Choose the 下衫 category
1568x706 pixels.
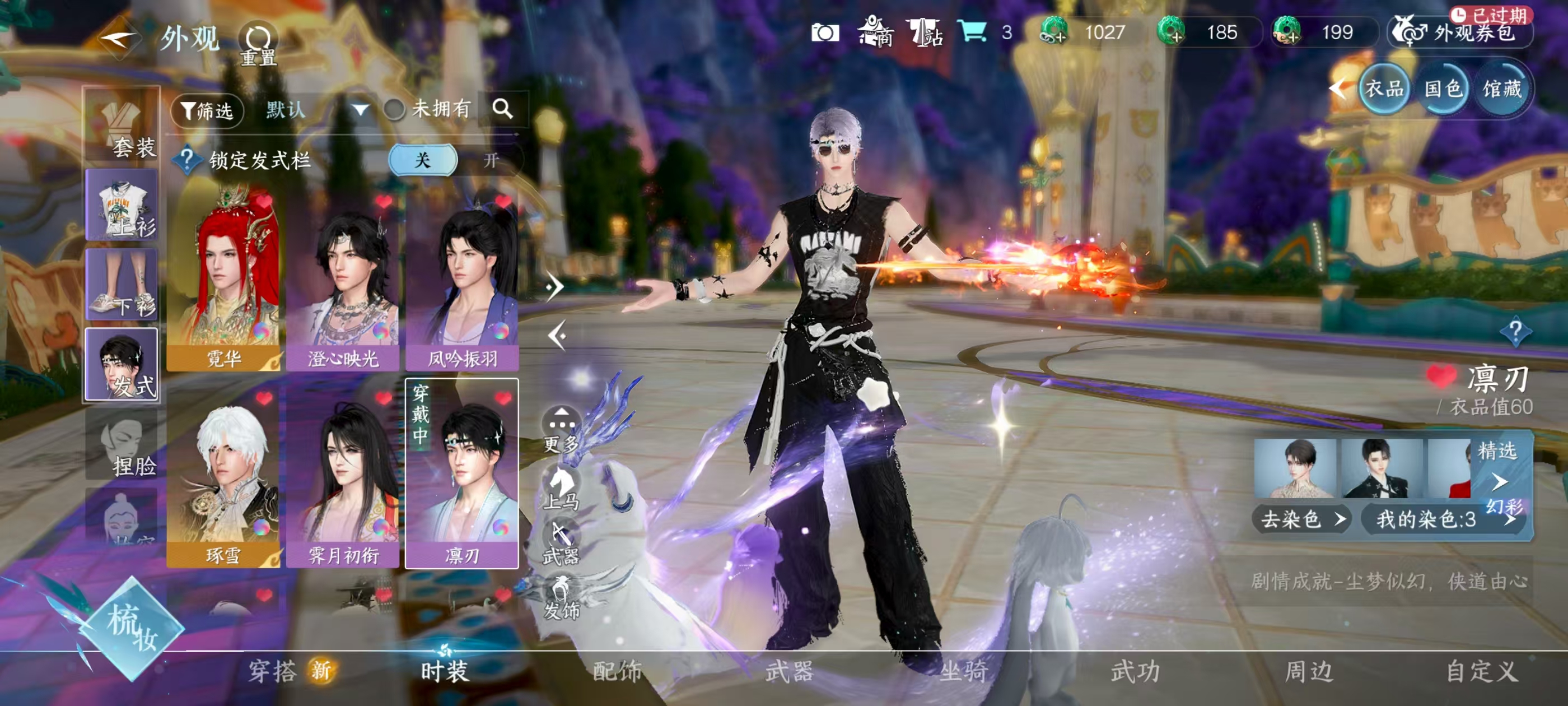[122, 285]
